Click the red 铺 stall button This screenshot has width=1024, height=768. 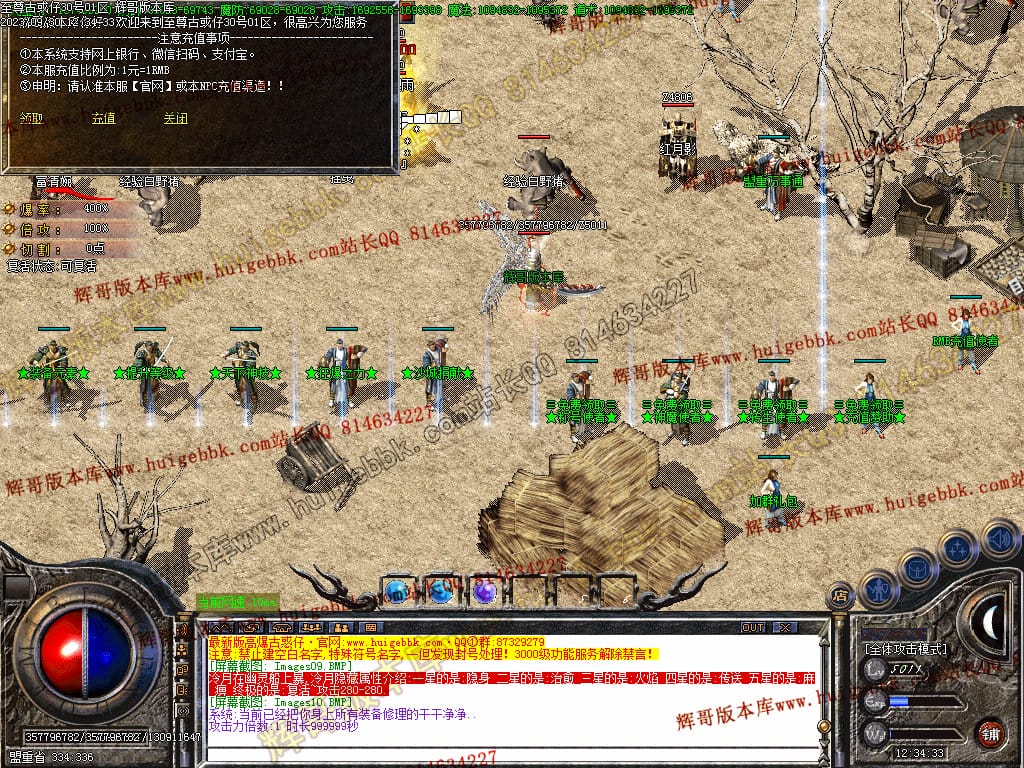990,732
